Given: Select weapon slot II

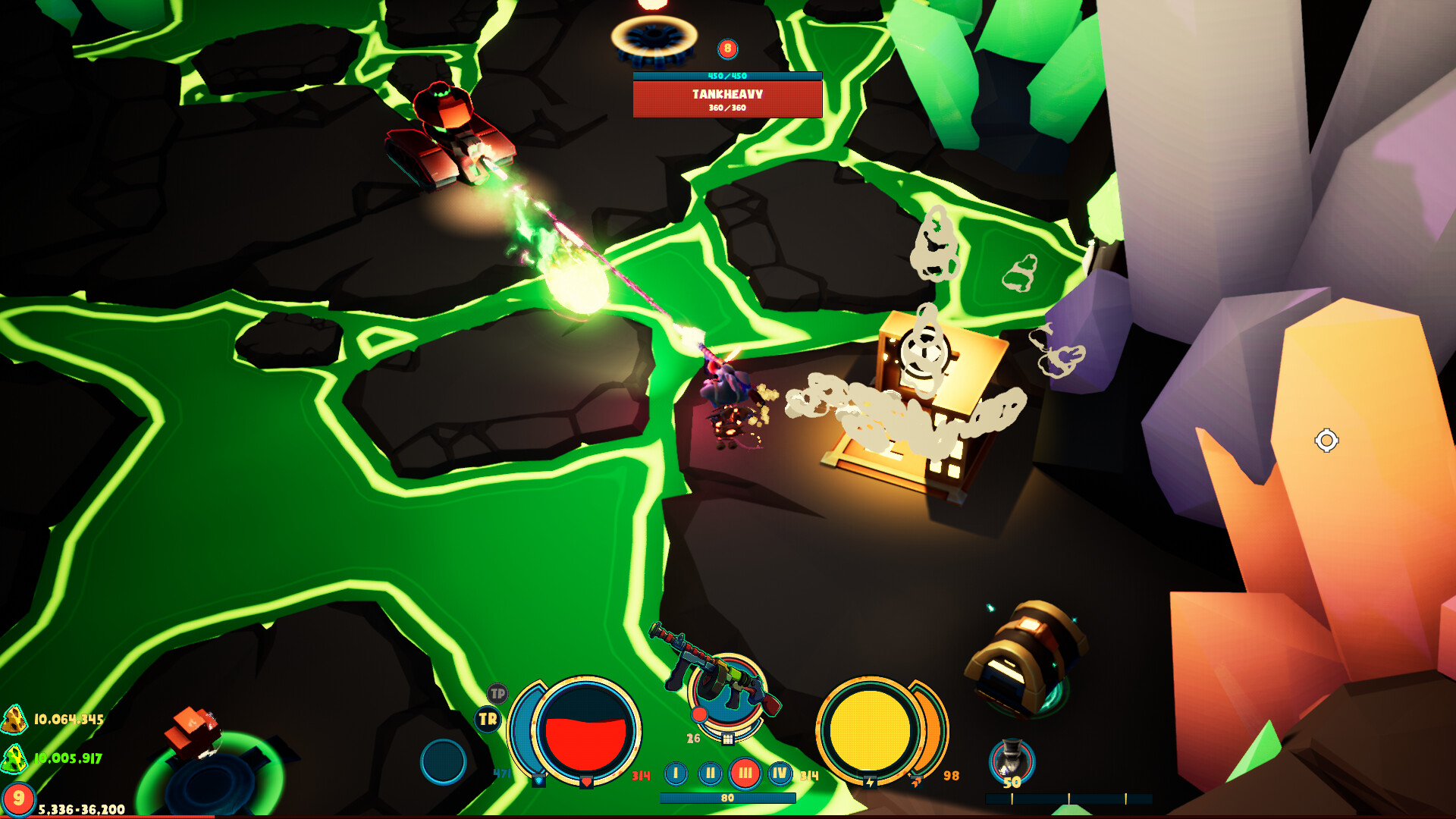Looking at the screenshot, I should click(710, 772).
